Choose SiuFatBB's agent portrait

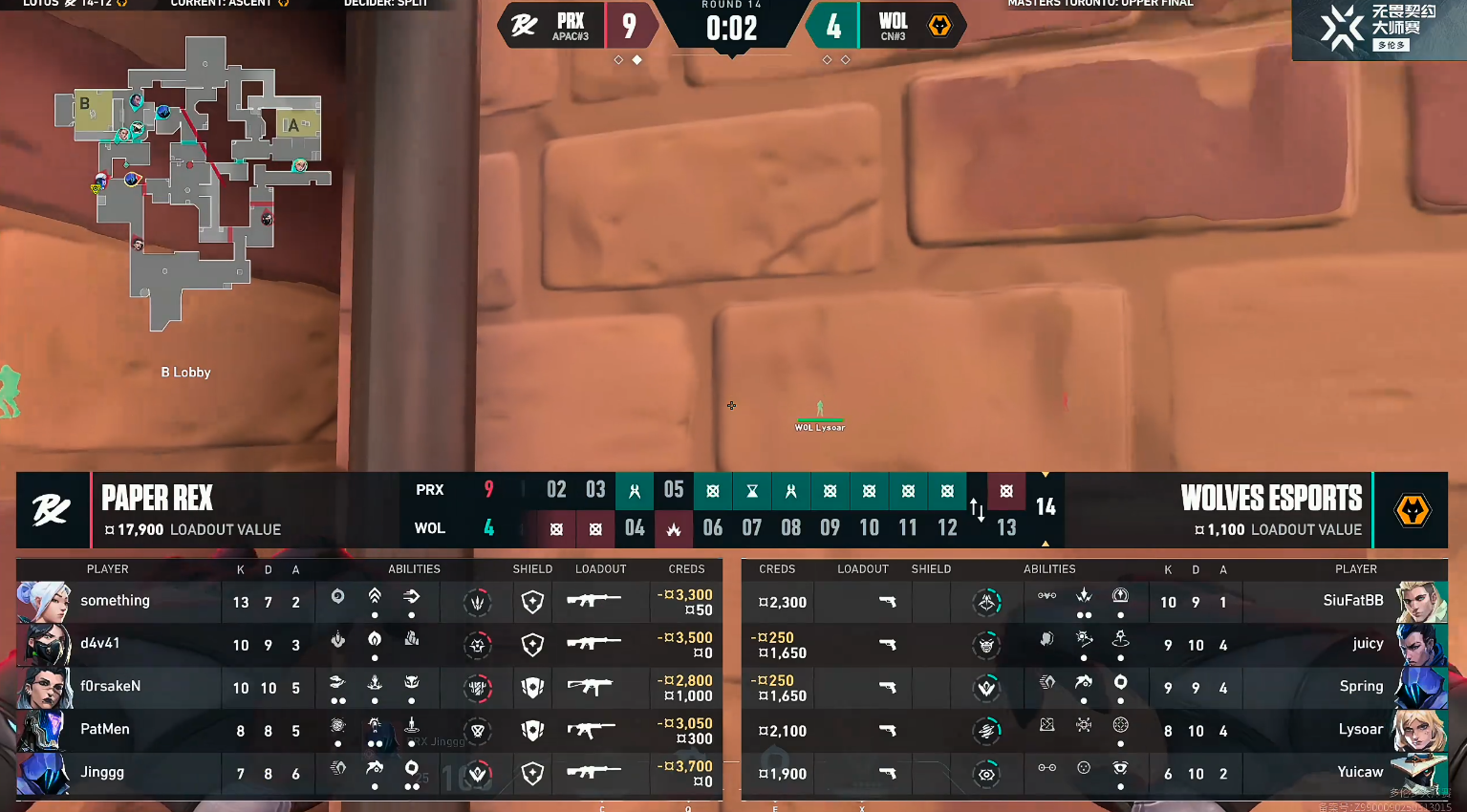pyautogui.click(x=1420, y=602)
